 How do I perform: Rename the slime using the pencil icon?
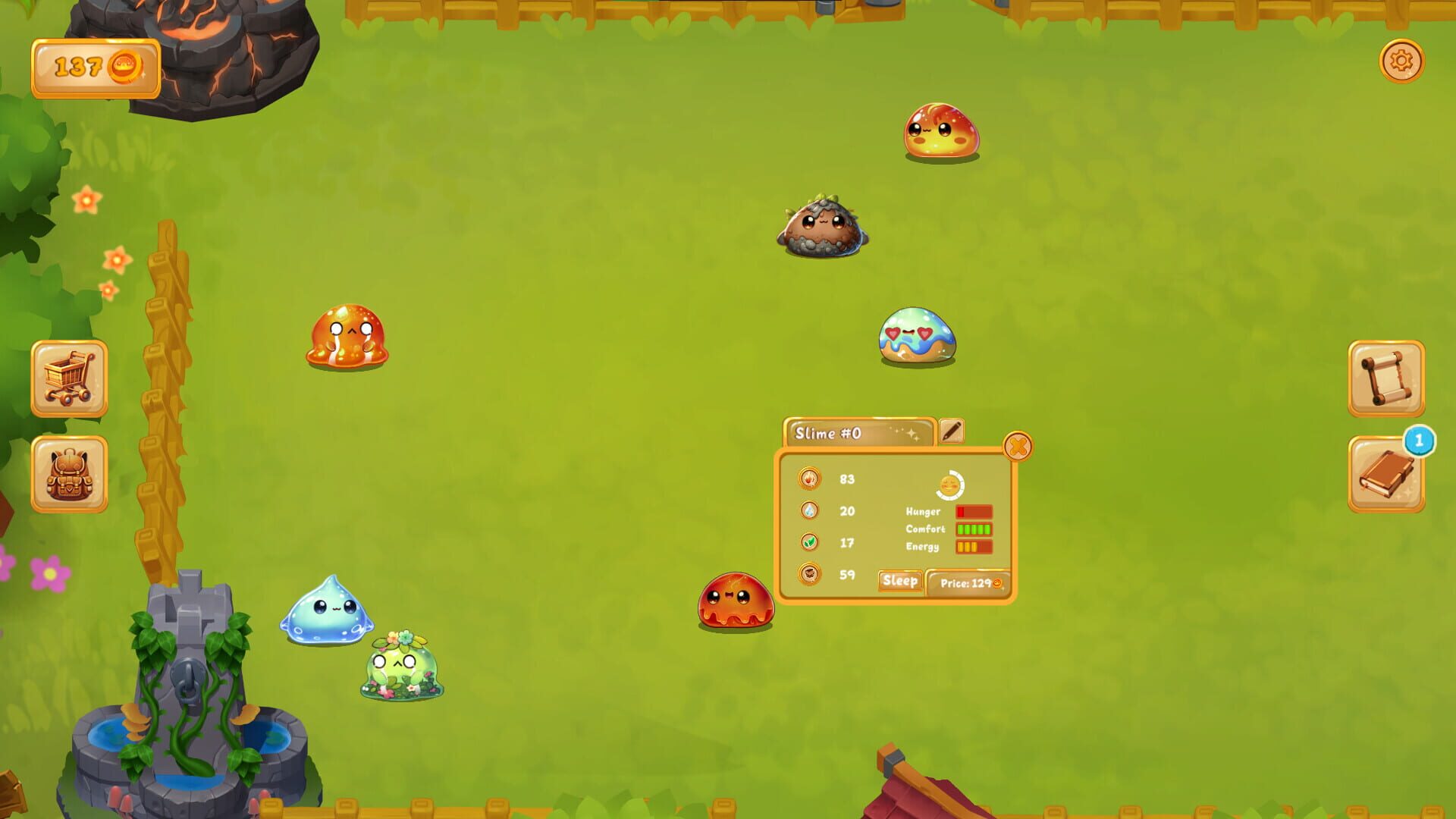(x=952, y=430)
